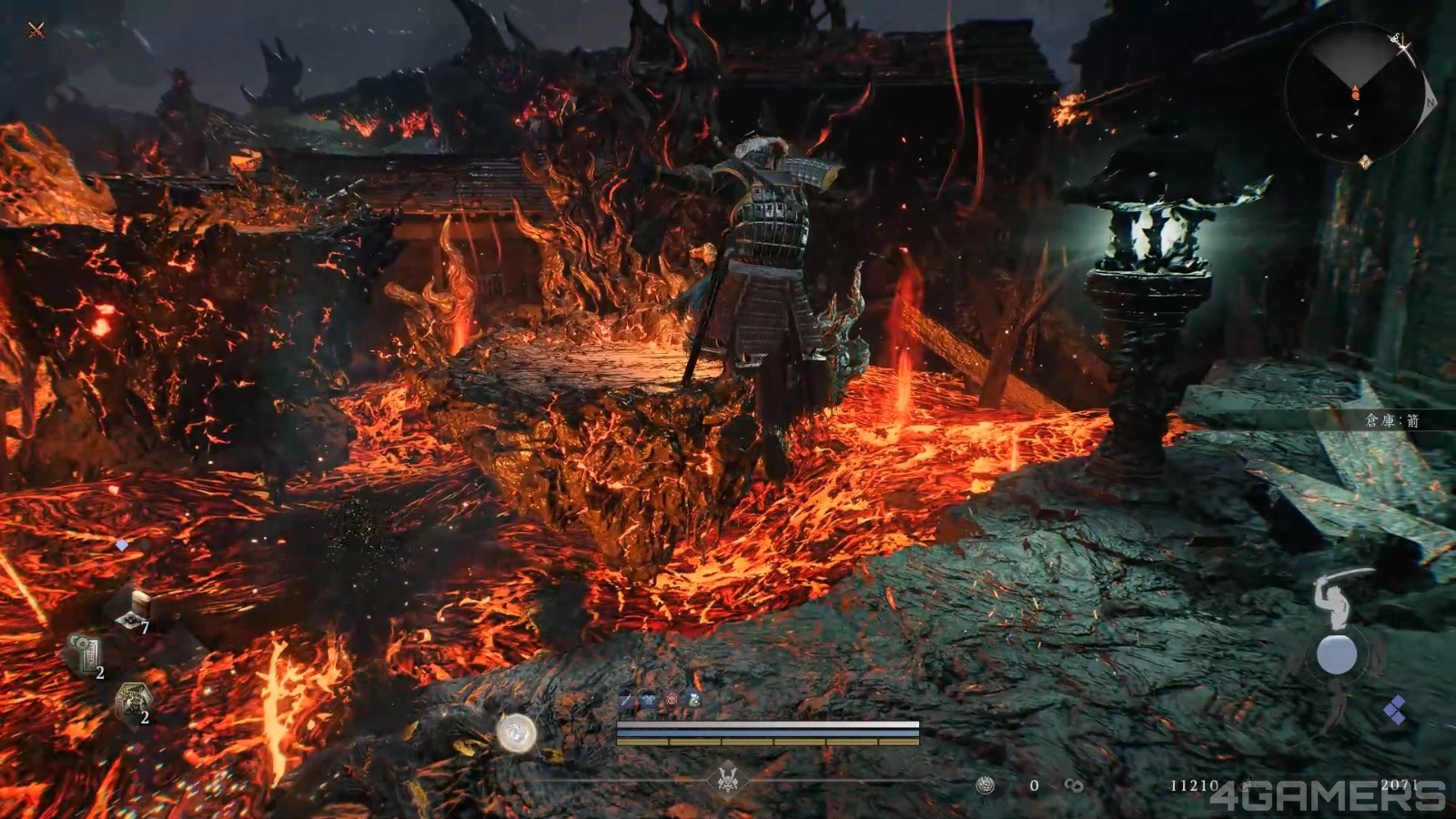Toggle the blue diamond indicator near the item slots
This screenshot has height=819, width=1456.
[123, 546]
